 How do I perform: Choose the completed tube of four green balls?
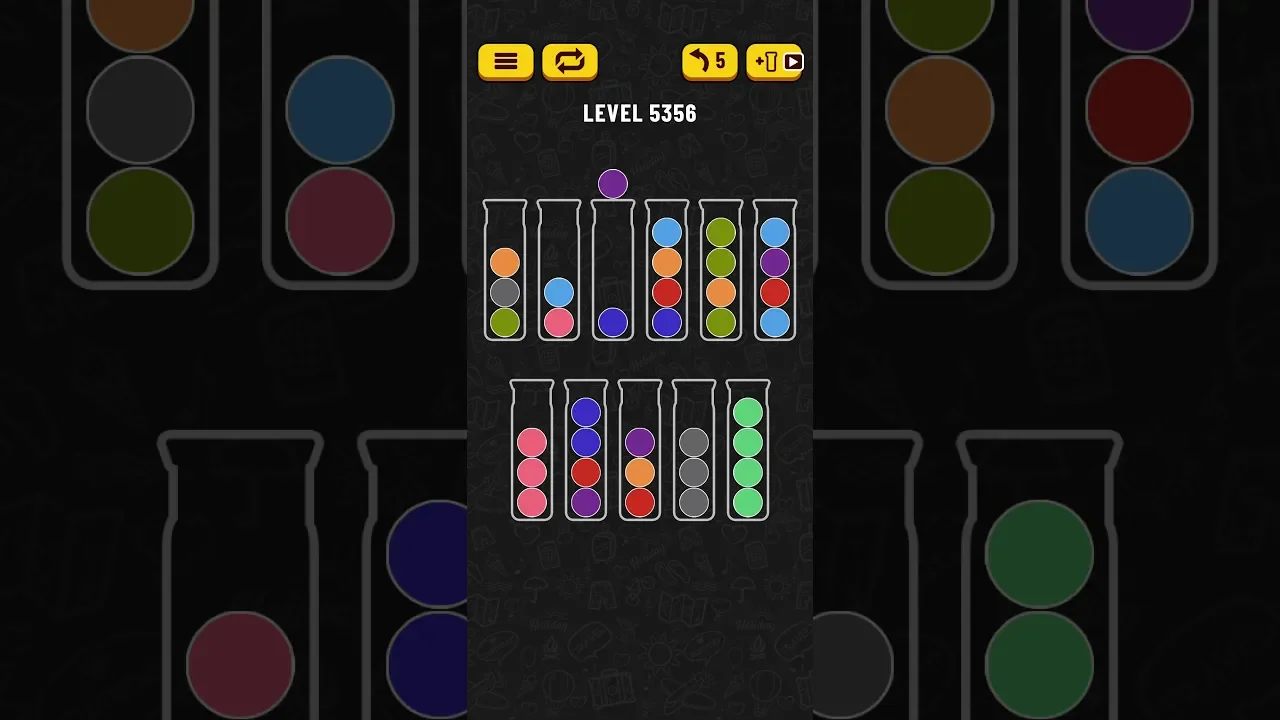(x=748, y=452)
